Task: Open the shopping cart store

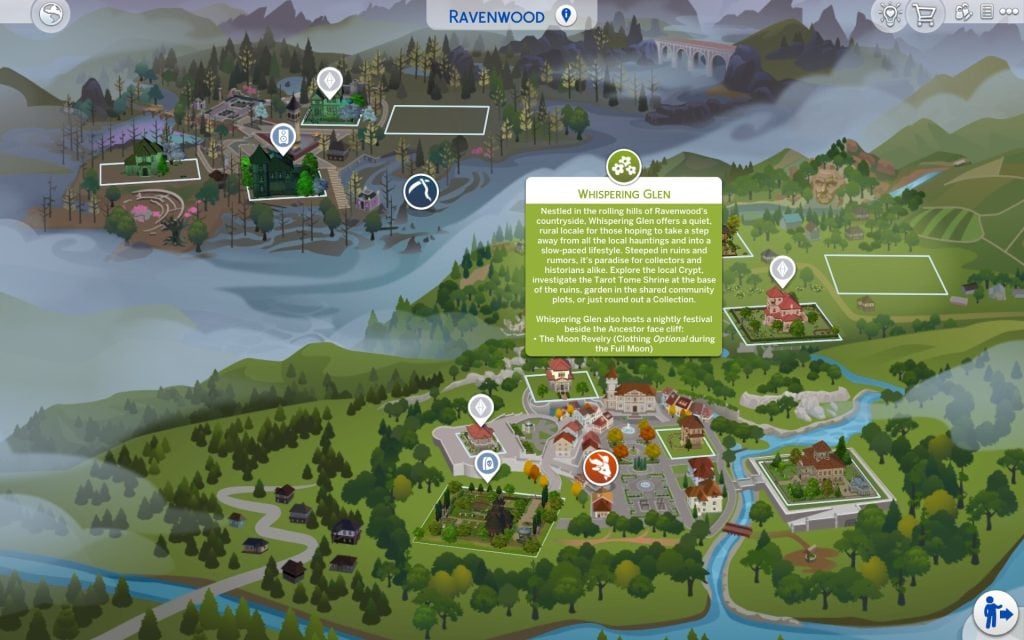Action: tap(923, 15)
